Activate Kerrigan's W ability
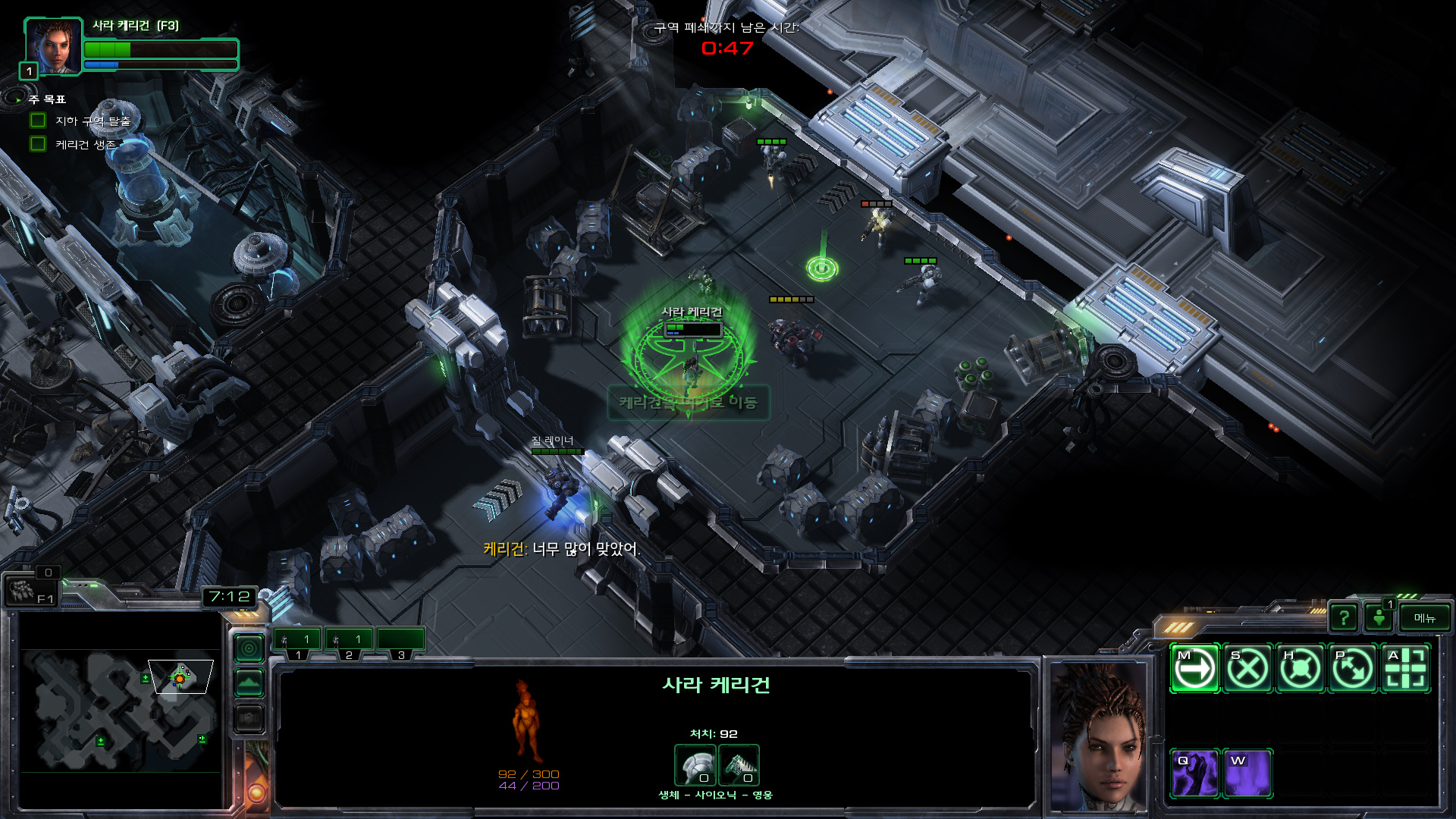Screen dimensions: 1456x819 coord(1247,773)
